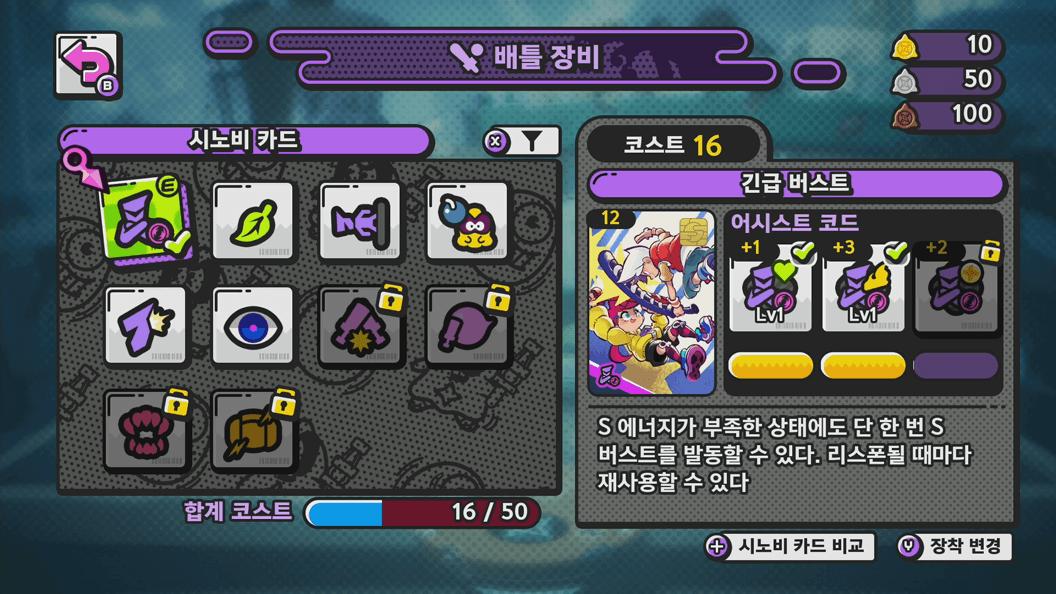
Task: Choose the locked brown sack card
Action: 254,432
